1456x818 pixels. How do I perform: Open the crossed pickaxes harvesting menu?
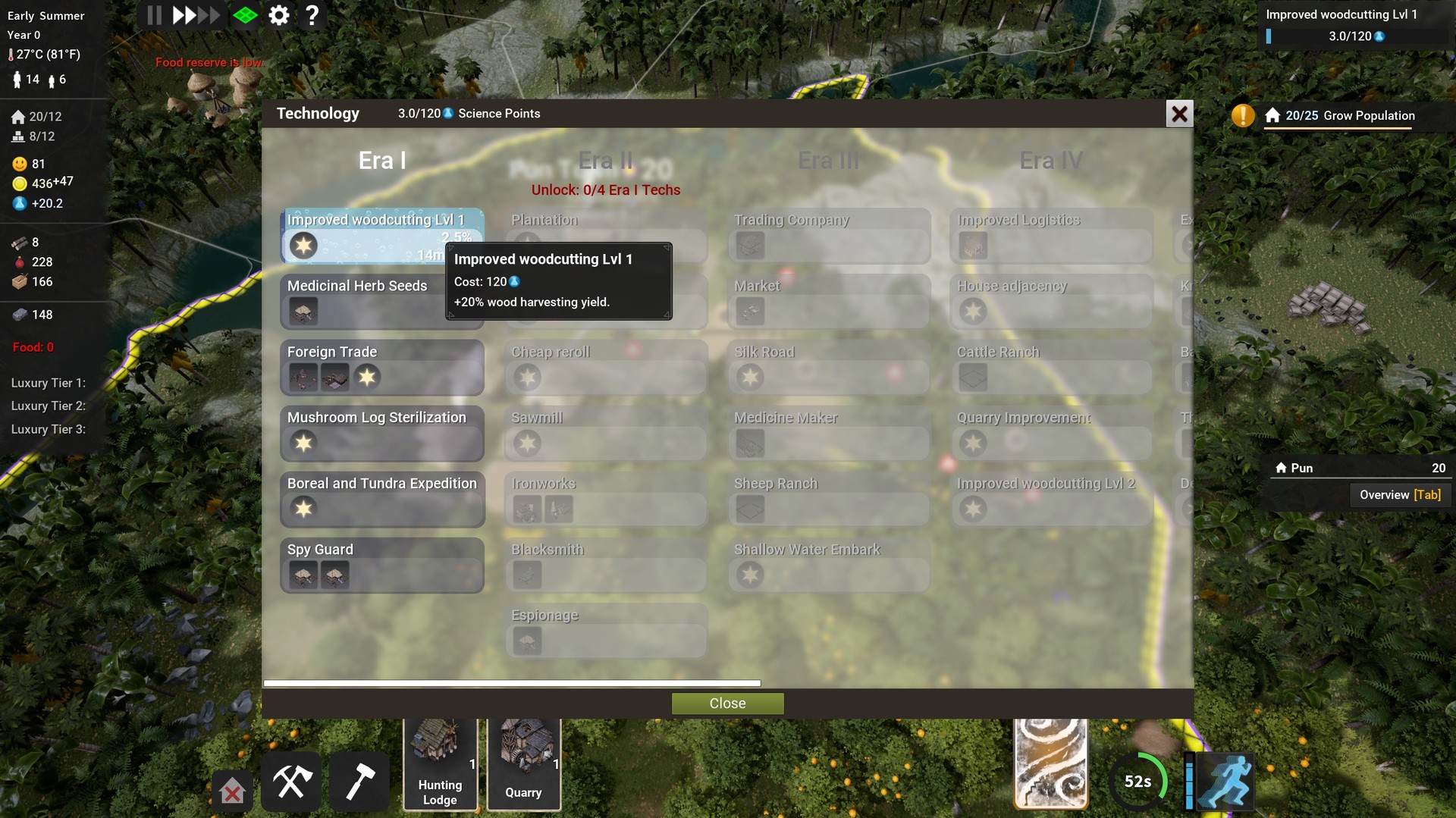[x=291, y=781]
